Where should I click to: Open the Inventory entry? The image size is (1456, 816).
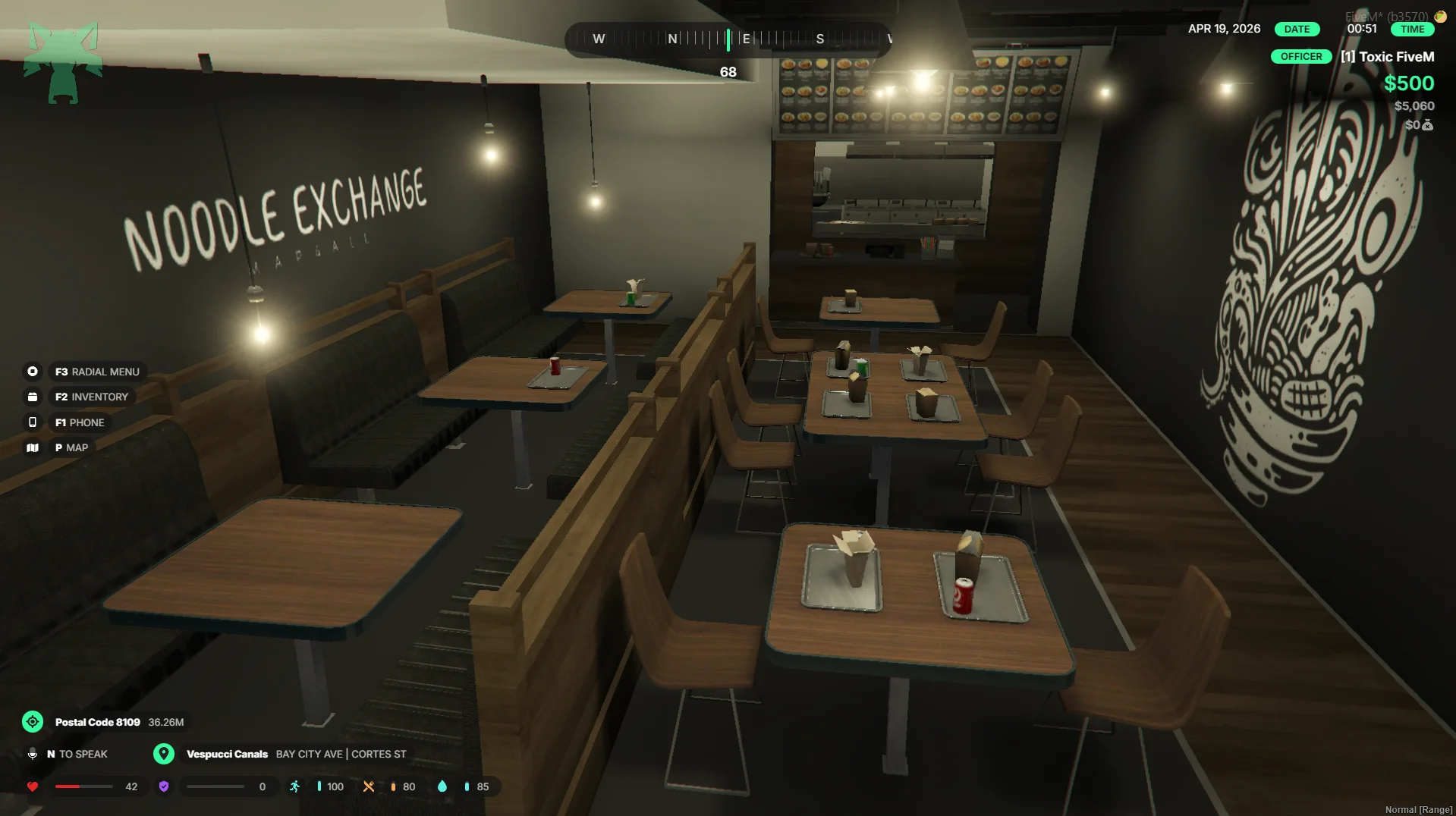pos(91,397)
